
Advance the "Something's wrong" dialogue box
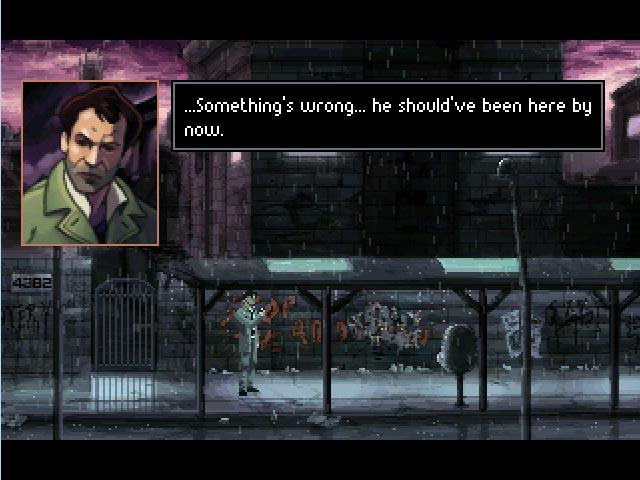click(388, 116)
